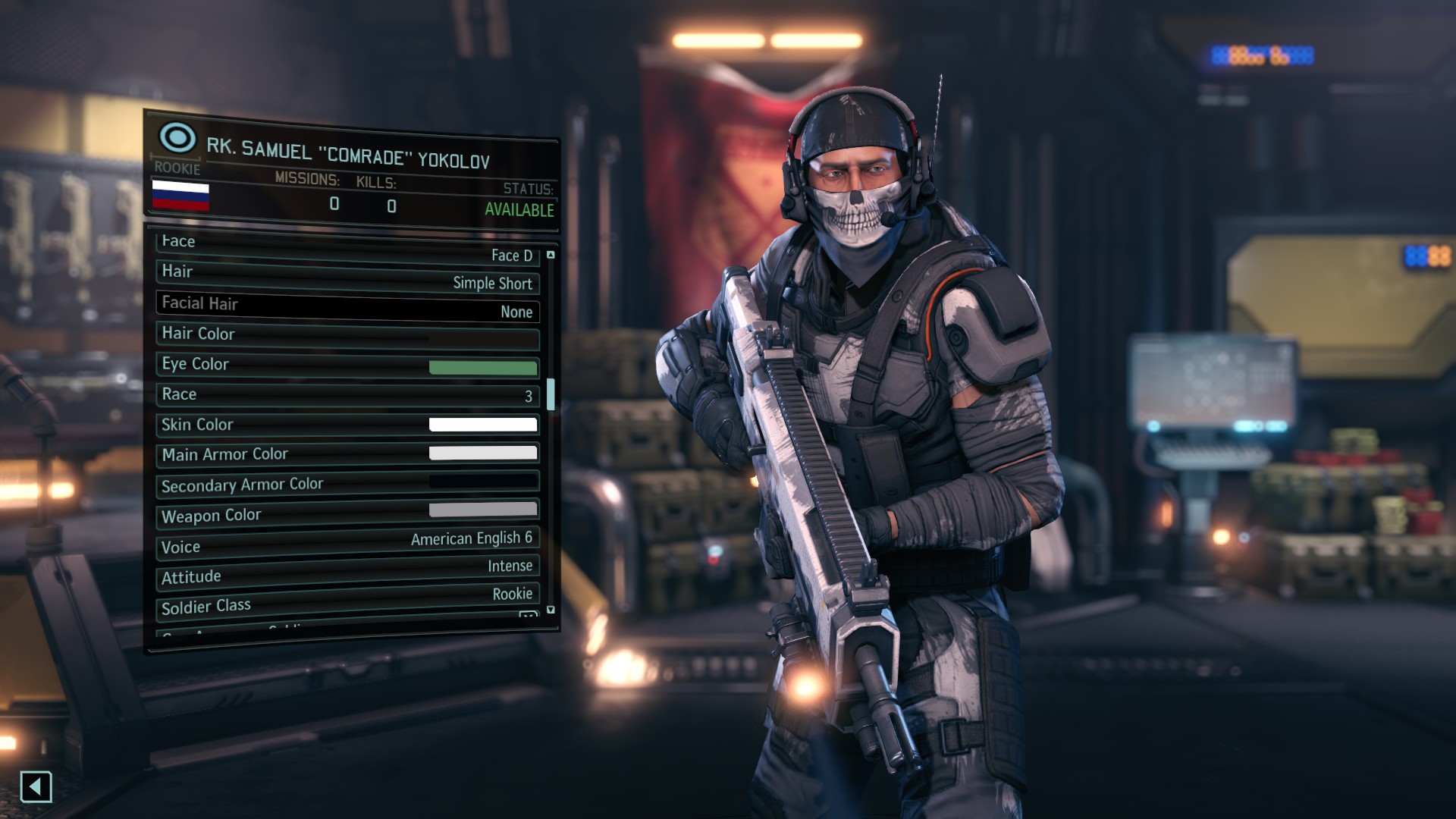Select the Face customization row

[347, 249]
